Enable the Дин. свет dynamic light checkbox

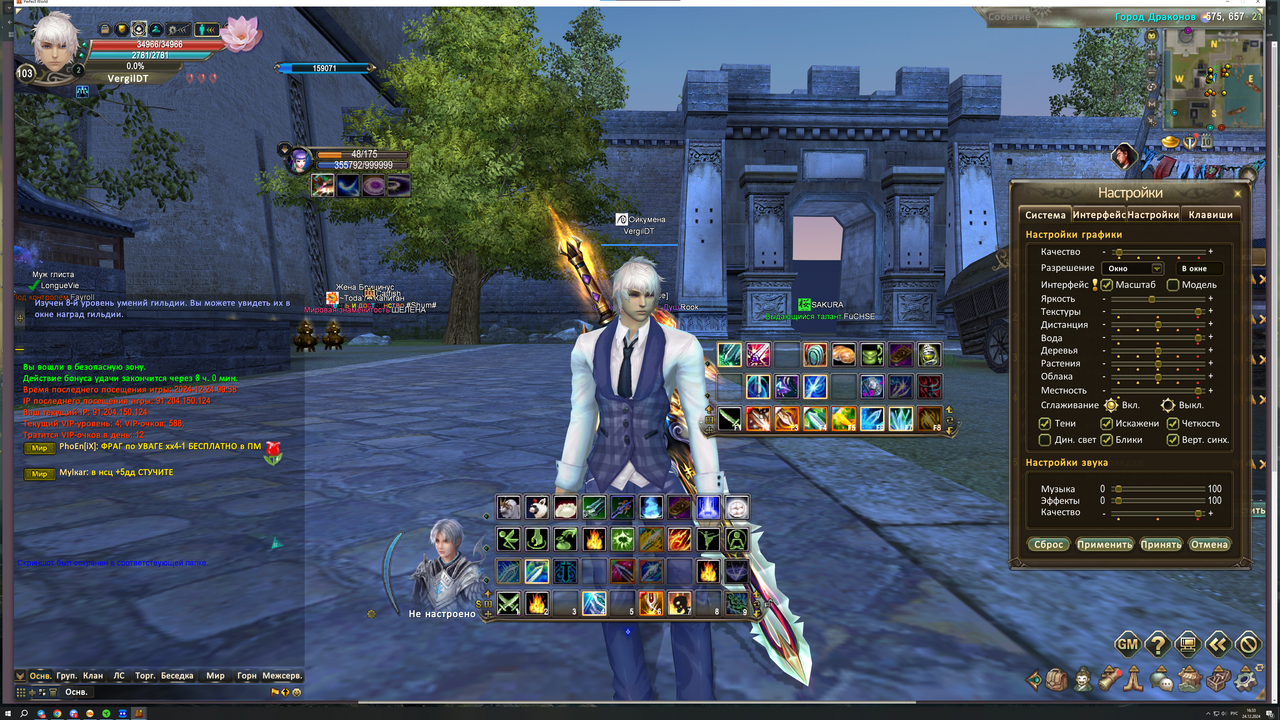pyautogui.click(x=1045, y=440)
